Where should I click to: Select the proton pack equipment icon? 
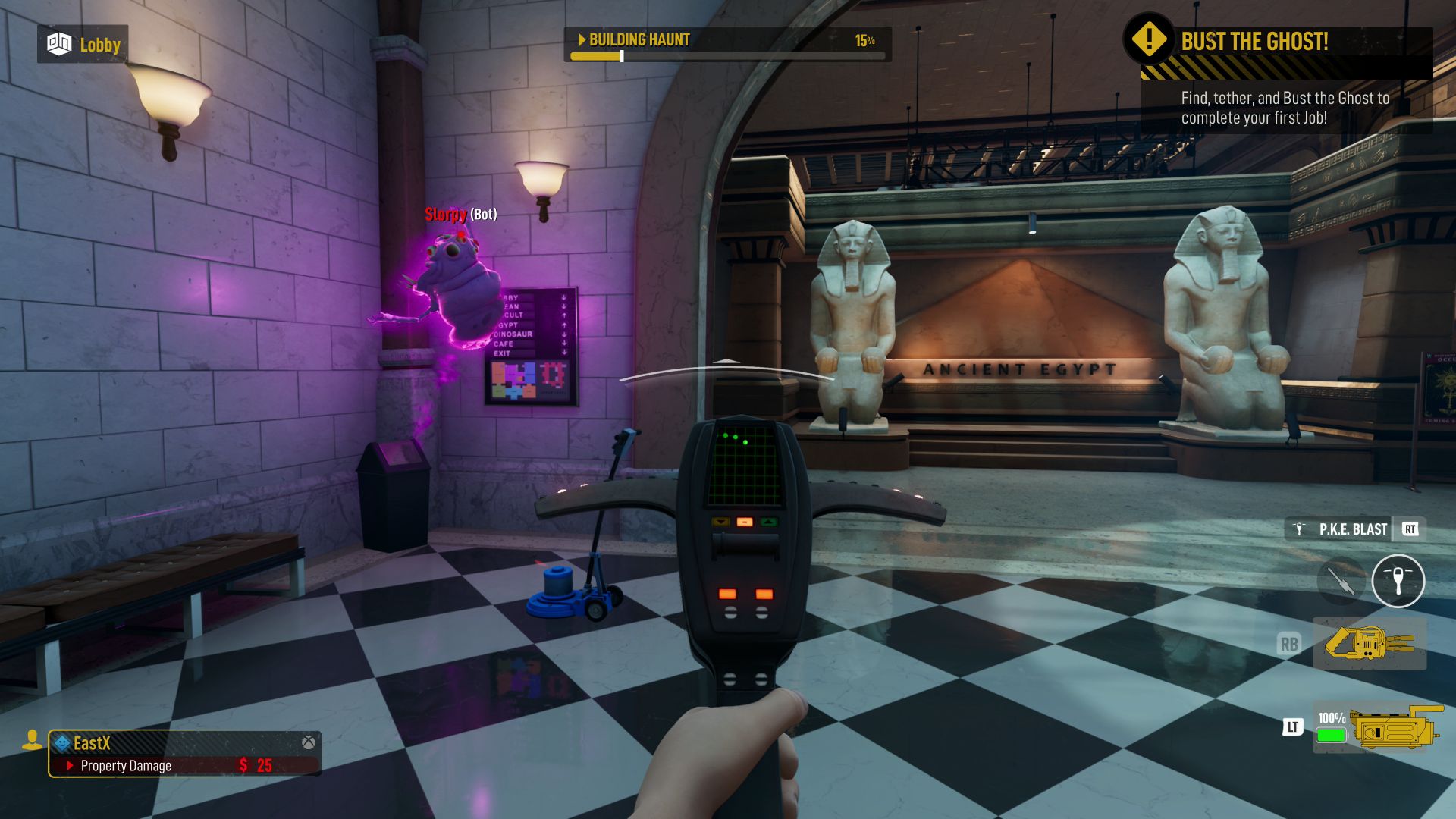click(x=1395, y=728)
